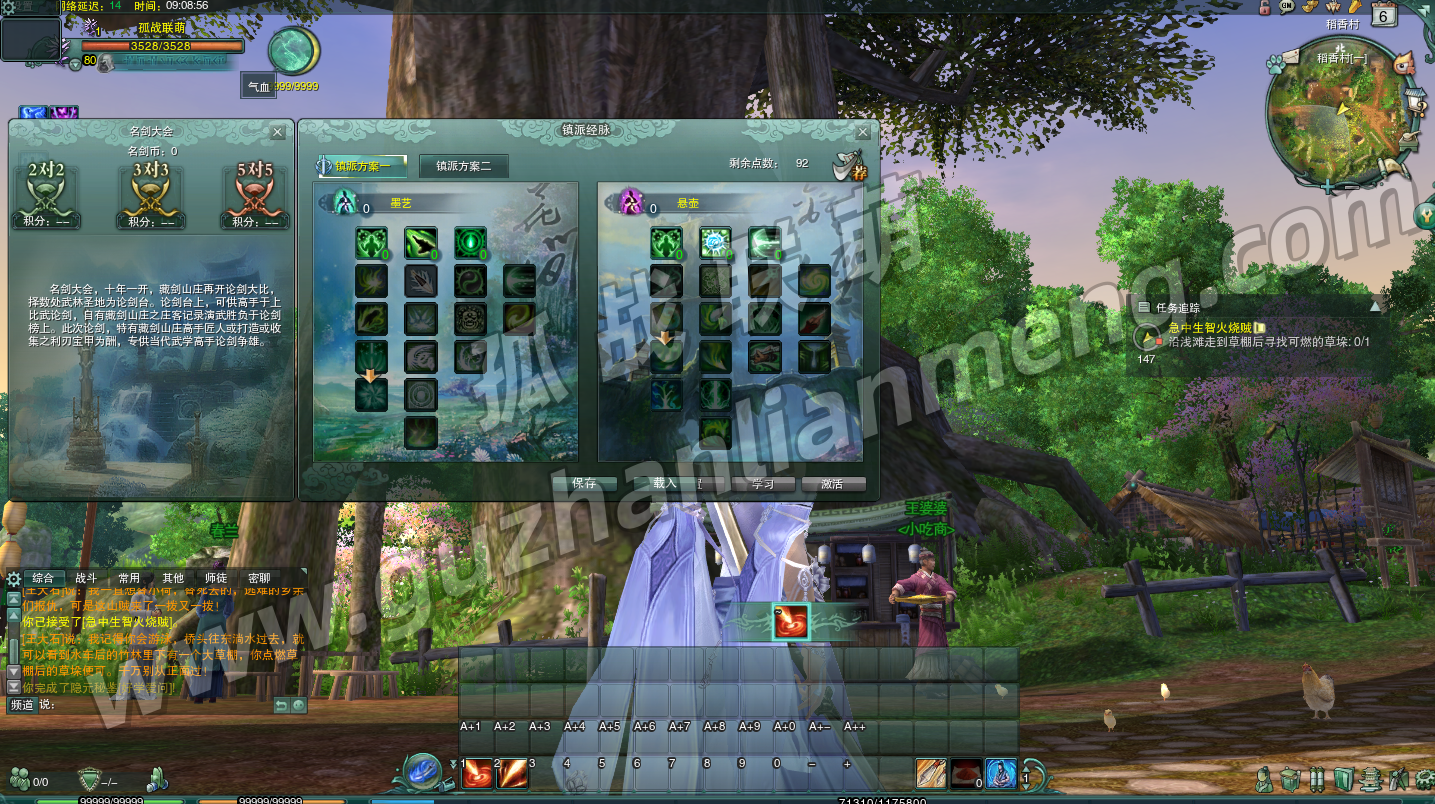Switch chat to 密聊 whisper tab
The width and height of the screenshot is (1435, 804).
click(259, 578)
